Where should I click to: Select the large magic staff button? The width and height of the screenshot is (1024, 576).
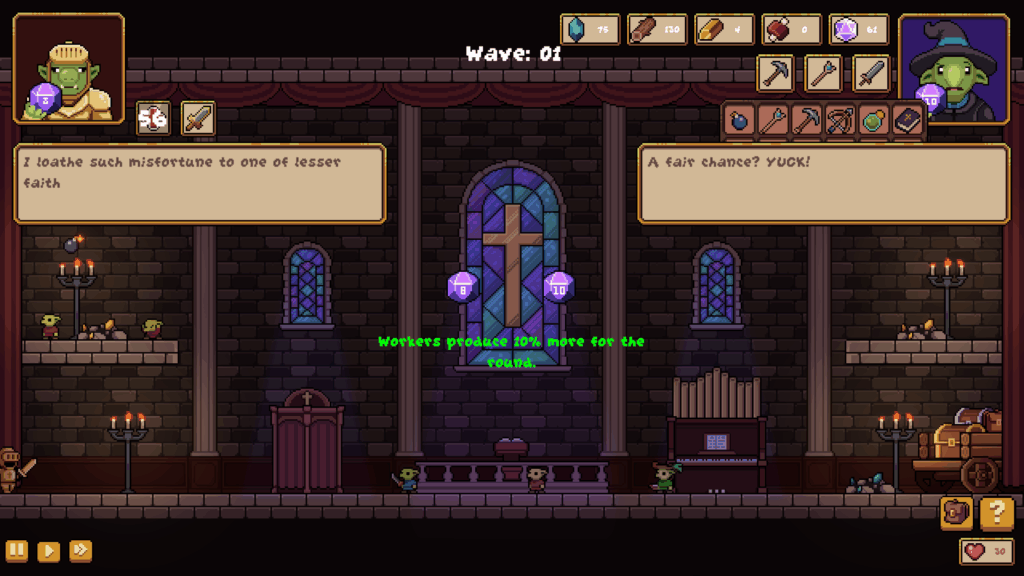coord(824,73)
